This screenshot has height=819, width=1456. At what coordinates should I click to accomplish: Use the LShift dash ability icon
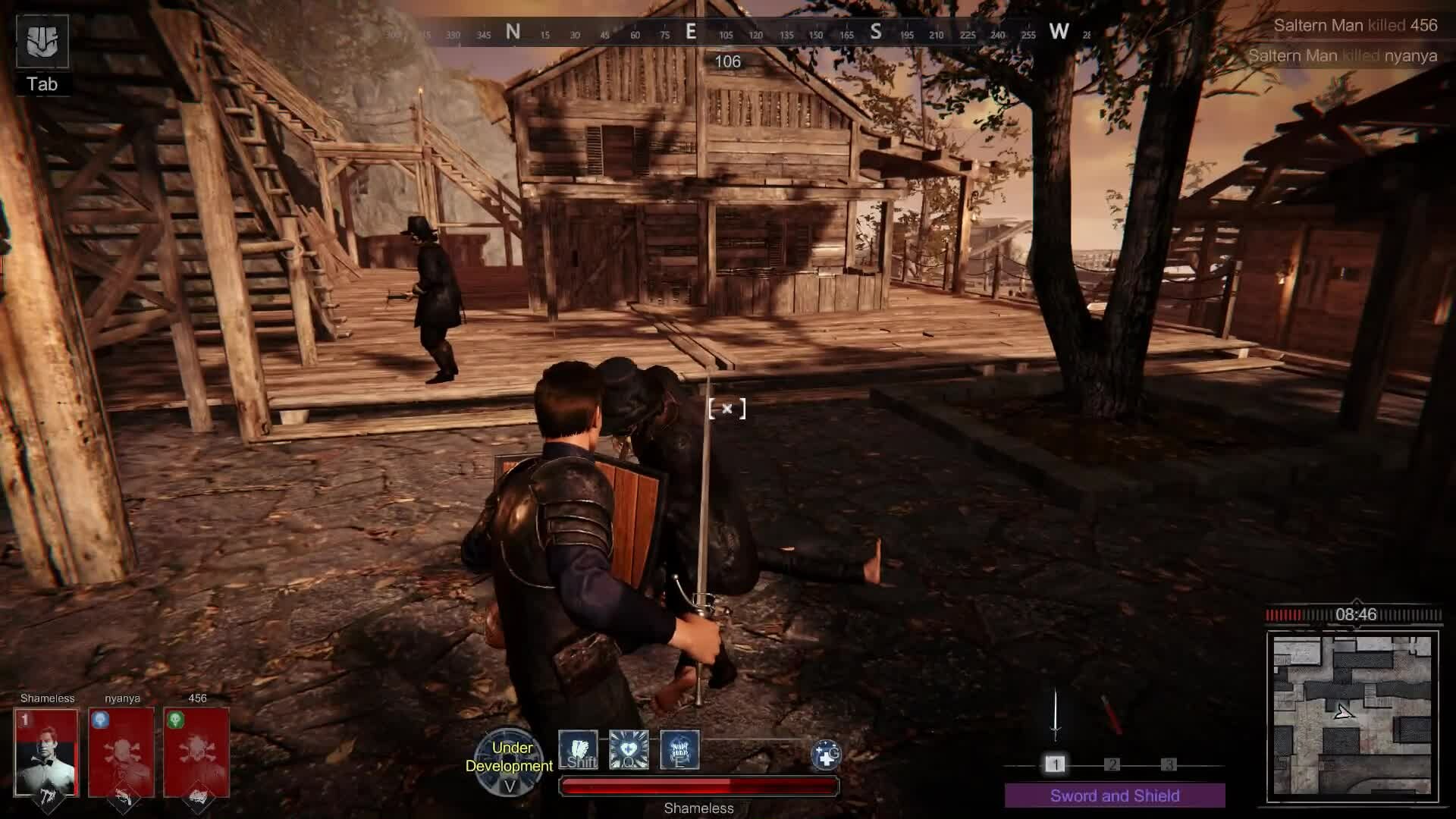point(579,750)
